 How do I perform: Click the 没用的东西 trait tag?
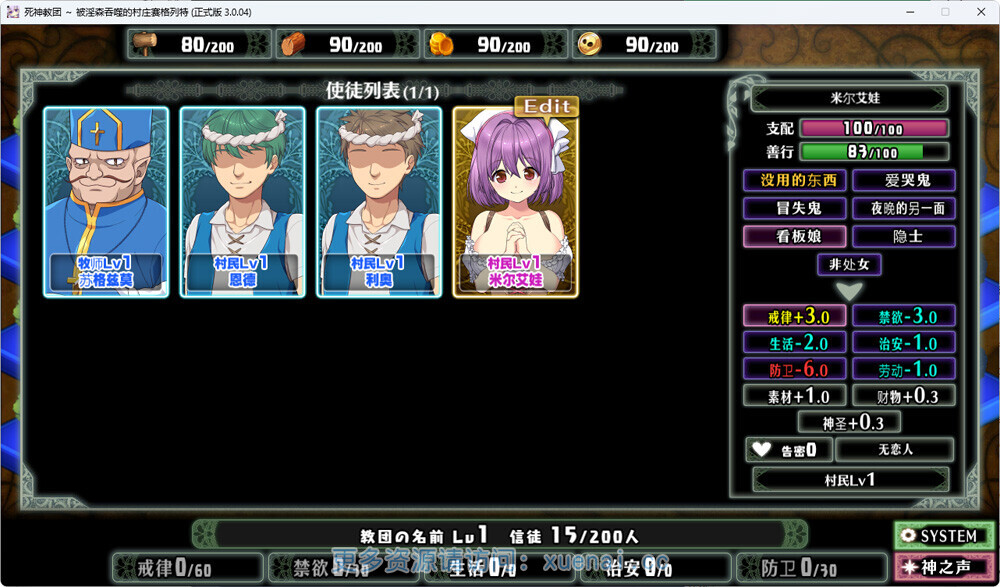(x=795, y=180)
